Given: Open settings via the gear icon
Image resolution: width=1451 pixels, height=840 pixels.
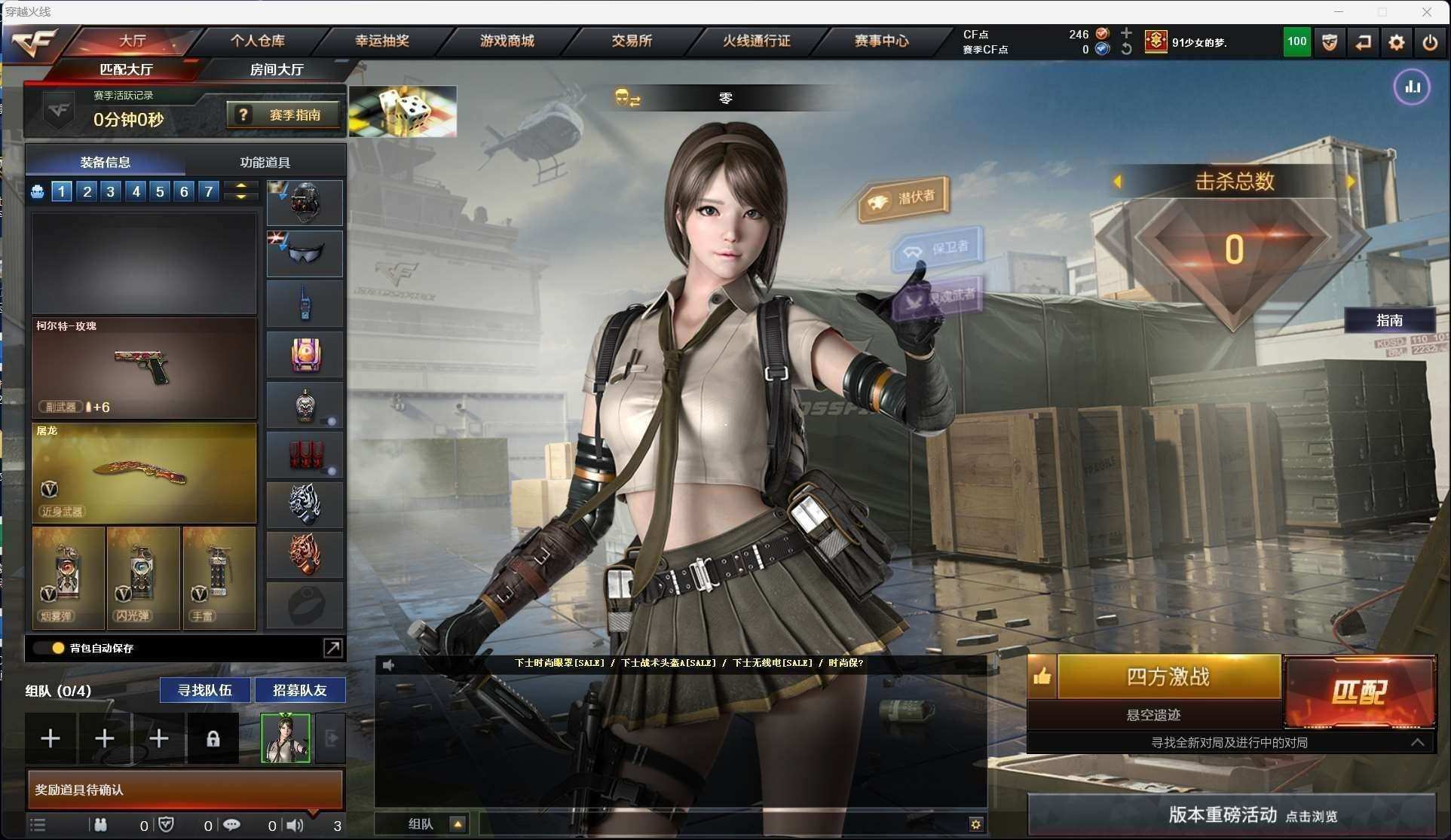Looking at the screenshot, I should point(1396,43).
